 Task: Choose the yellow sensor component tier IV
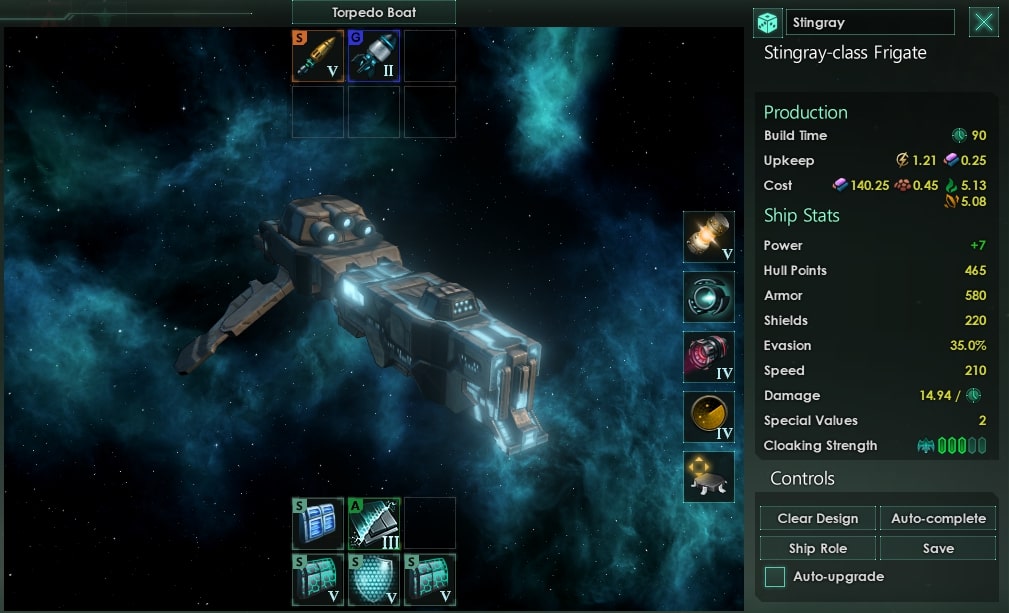709,417
